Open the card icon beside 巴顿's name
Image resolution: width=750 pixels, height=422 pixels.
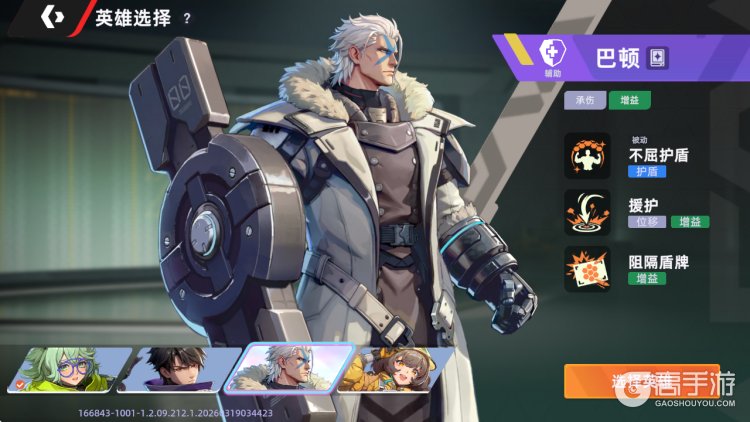(656, 57)
